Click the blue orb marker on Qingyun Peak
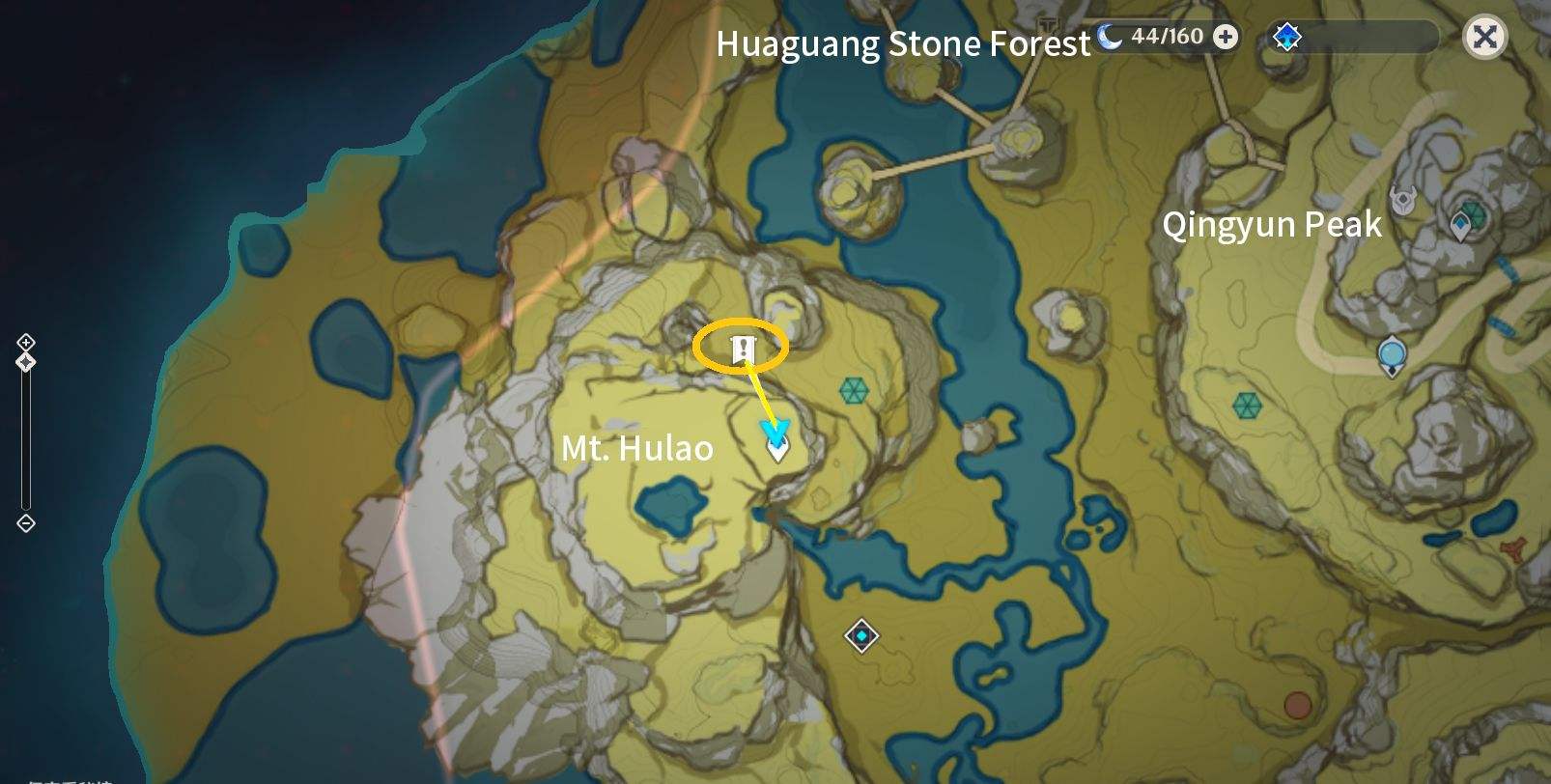1551x784 pixels. point(1391,355)
